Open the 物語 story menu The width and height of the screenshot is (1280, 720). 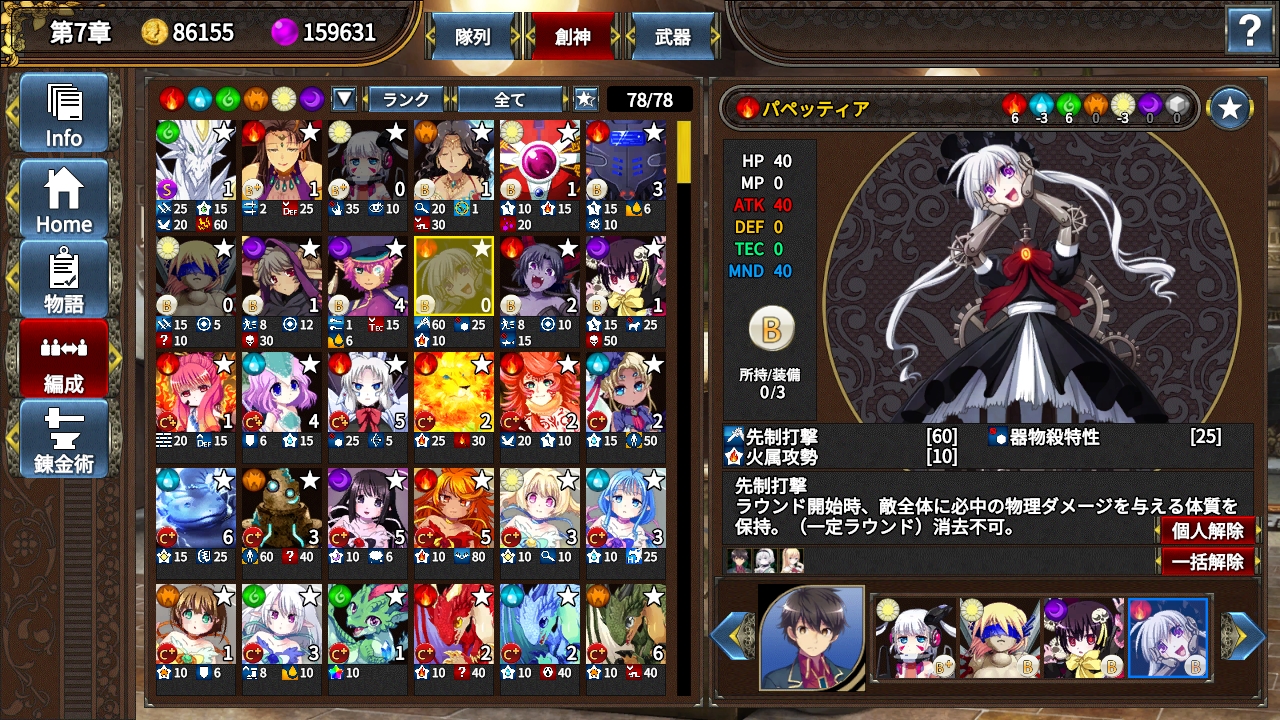tap(63, 279)
